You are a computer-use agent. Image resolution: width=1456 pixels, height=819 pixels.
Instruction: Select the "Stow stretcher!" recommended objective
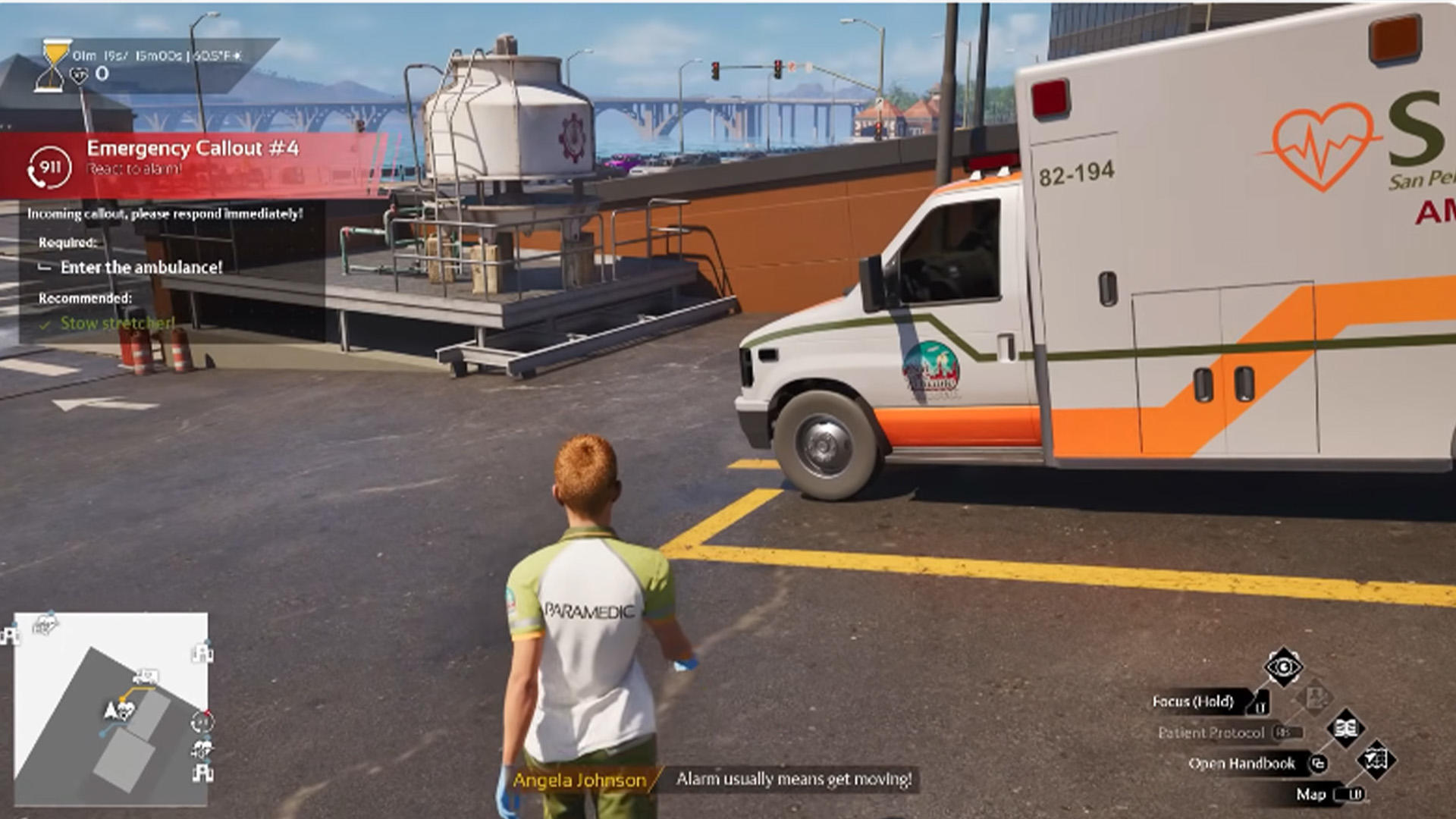click(117, 324)
